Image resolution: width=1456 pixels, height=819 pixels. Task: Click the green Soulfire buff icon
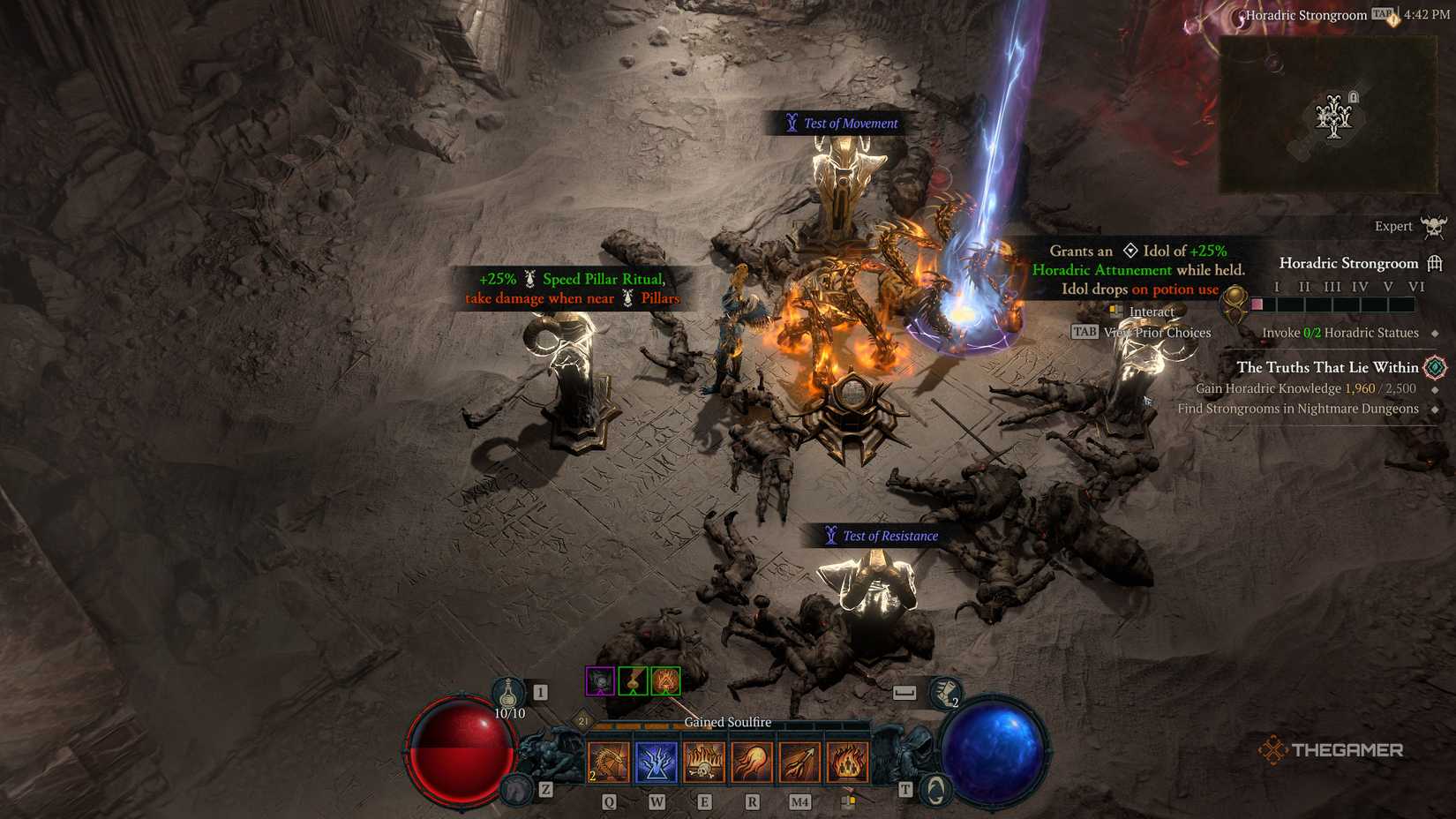(x=668, y=681)
